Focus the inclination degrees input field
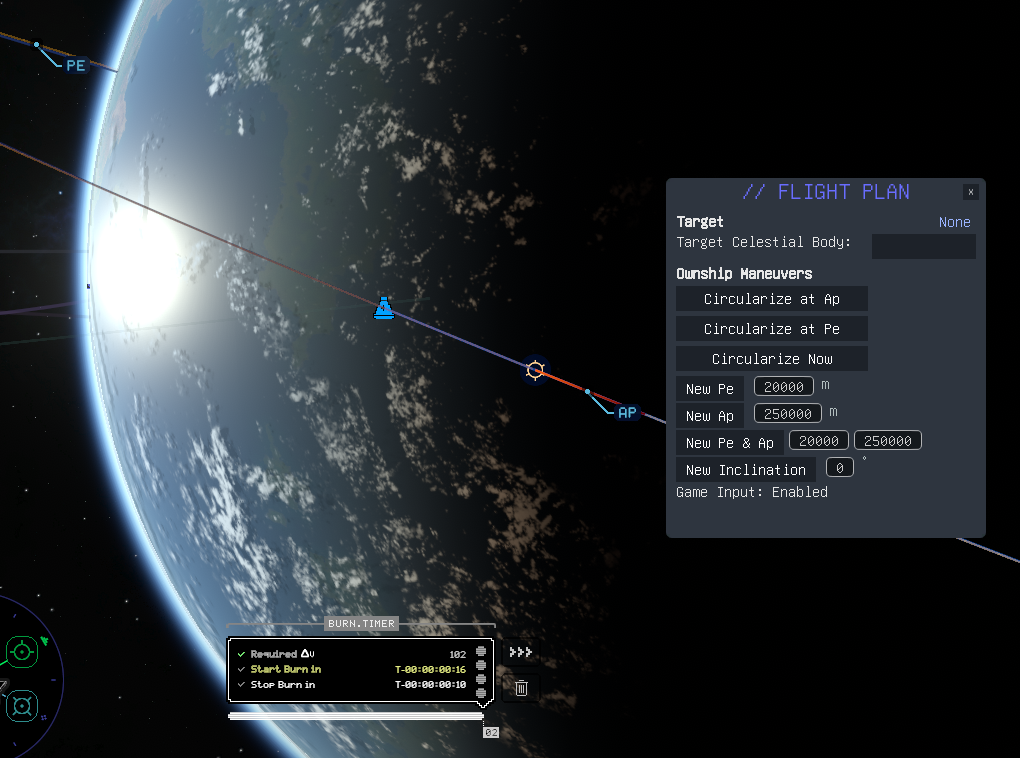 [839, 468]
